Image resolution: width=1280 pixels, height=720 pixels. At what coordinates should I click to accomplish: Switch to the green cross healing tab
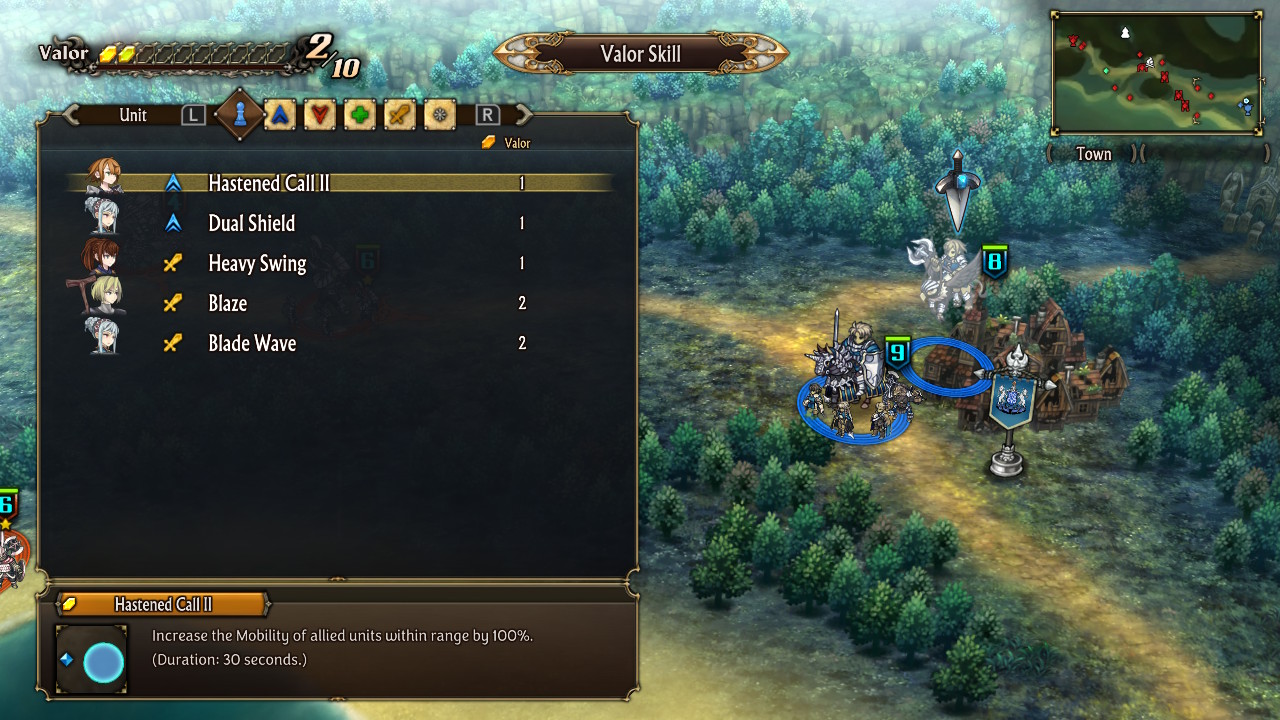pyautogui.click(x=360, y=115)
